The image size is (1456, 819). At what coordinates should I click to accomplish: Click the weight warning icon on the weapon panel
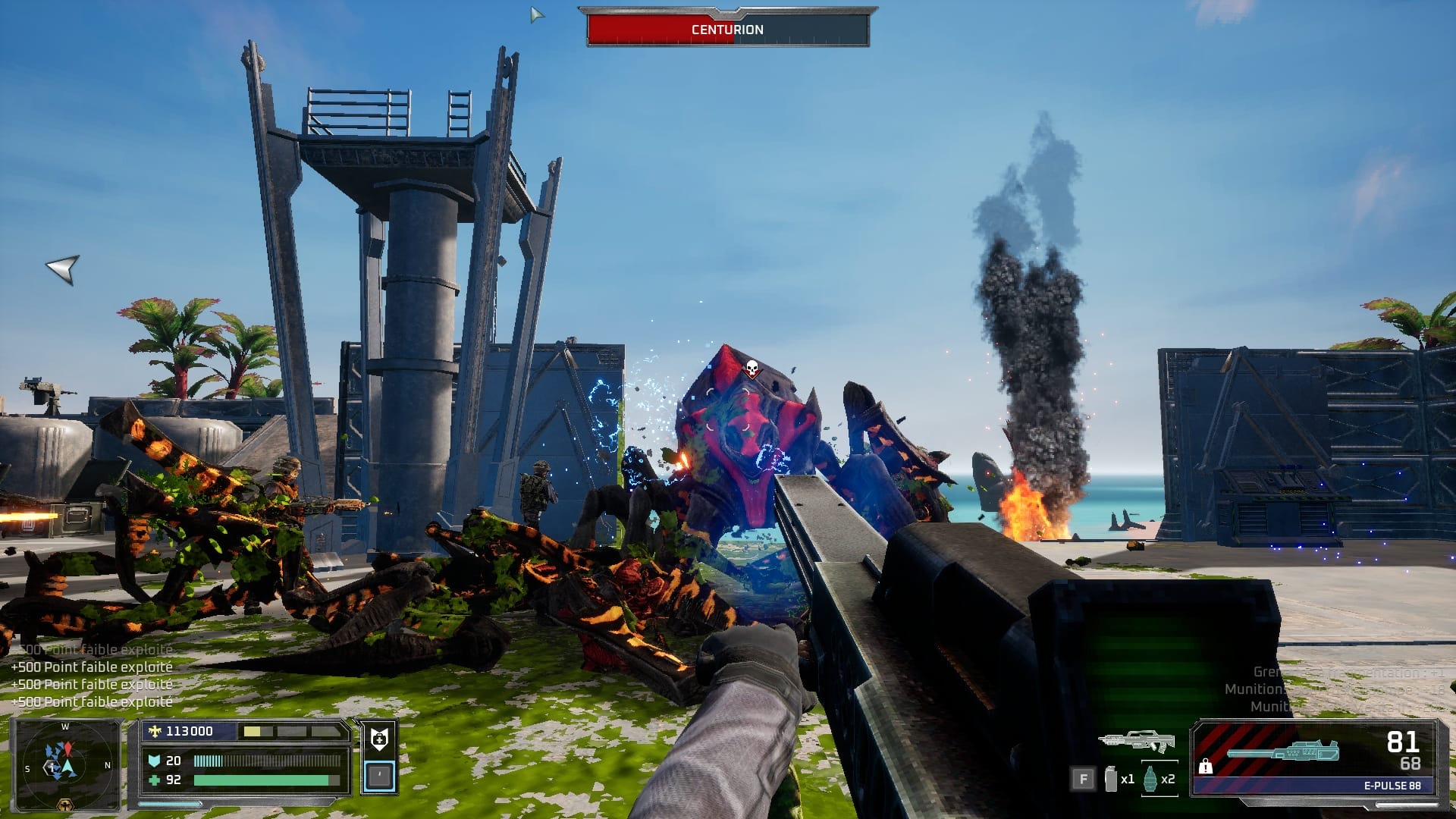[x=1206, y=767]
